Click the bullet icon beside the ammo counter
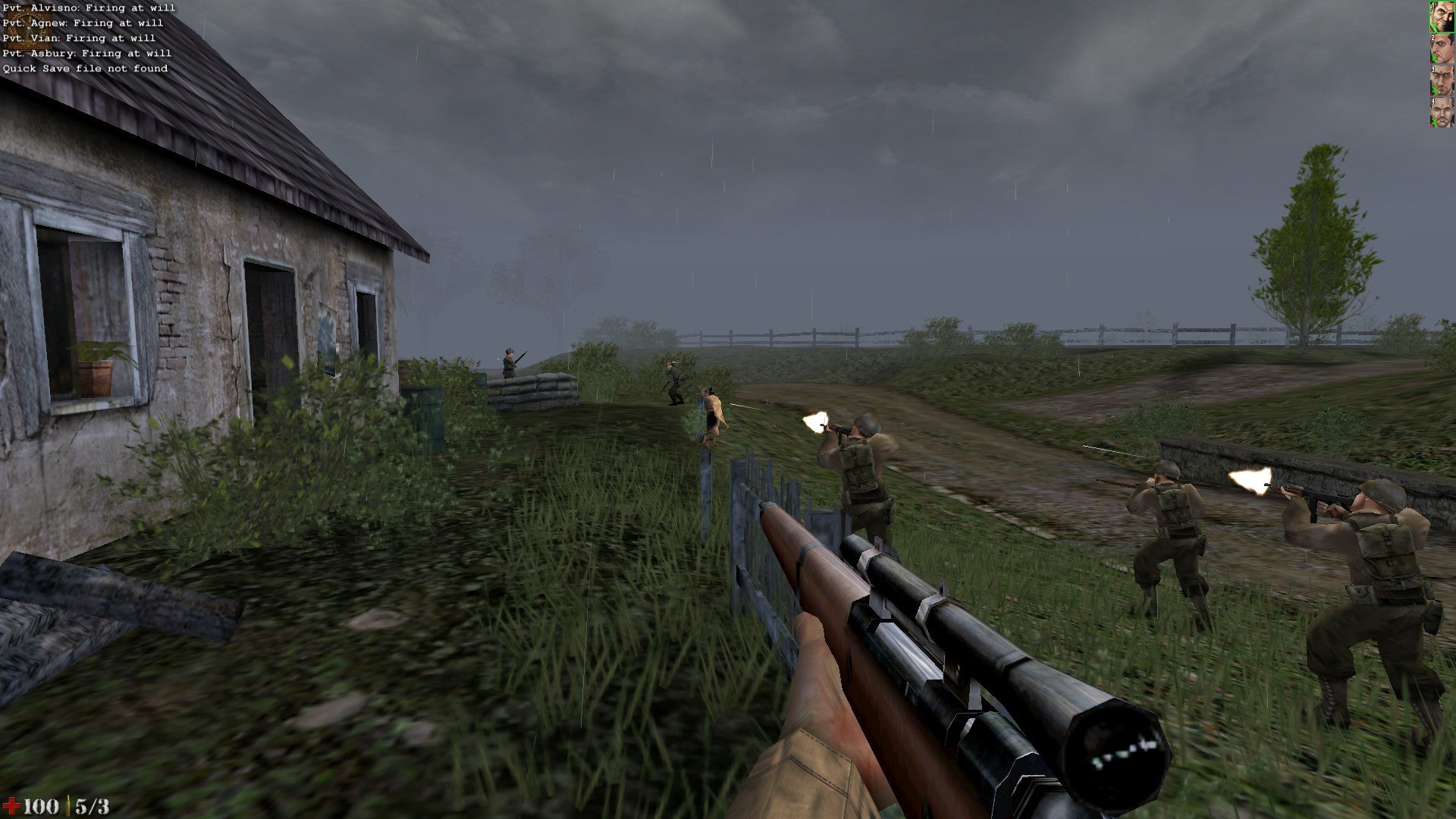The image size is (1456, 819). pyautogui.click(x=67, y=804)
